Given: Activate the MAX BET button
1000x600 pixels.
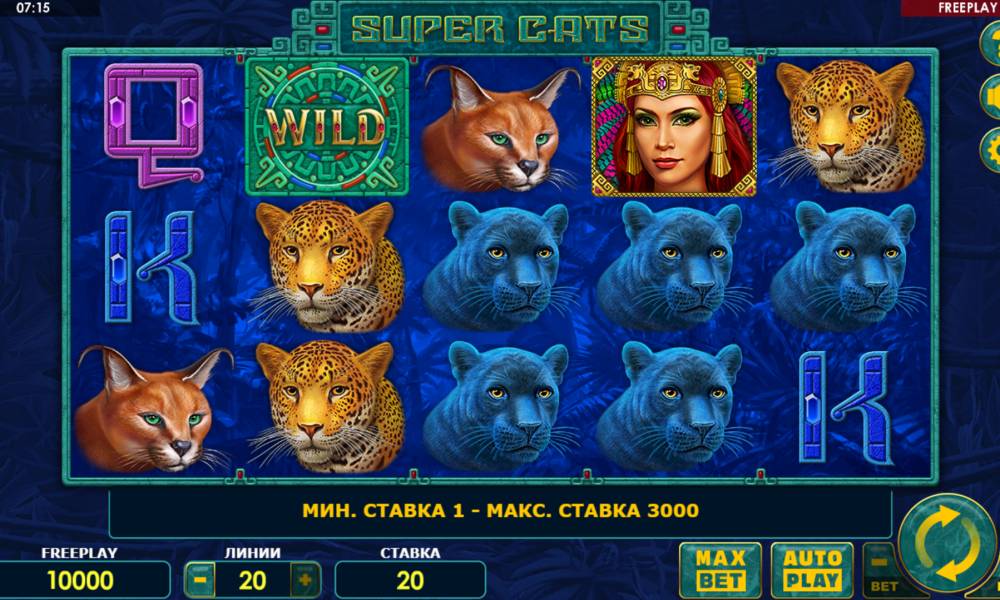Looking at the screenshot, I should (720, 569).
